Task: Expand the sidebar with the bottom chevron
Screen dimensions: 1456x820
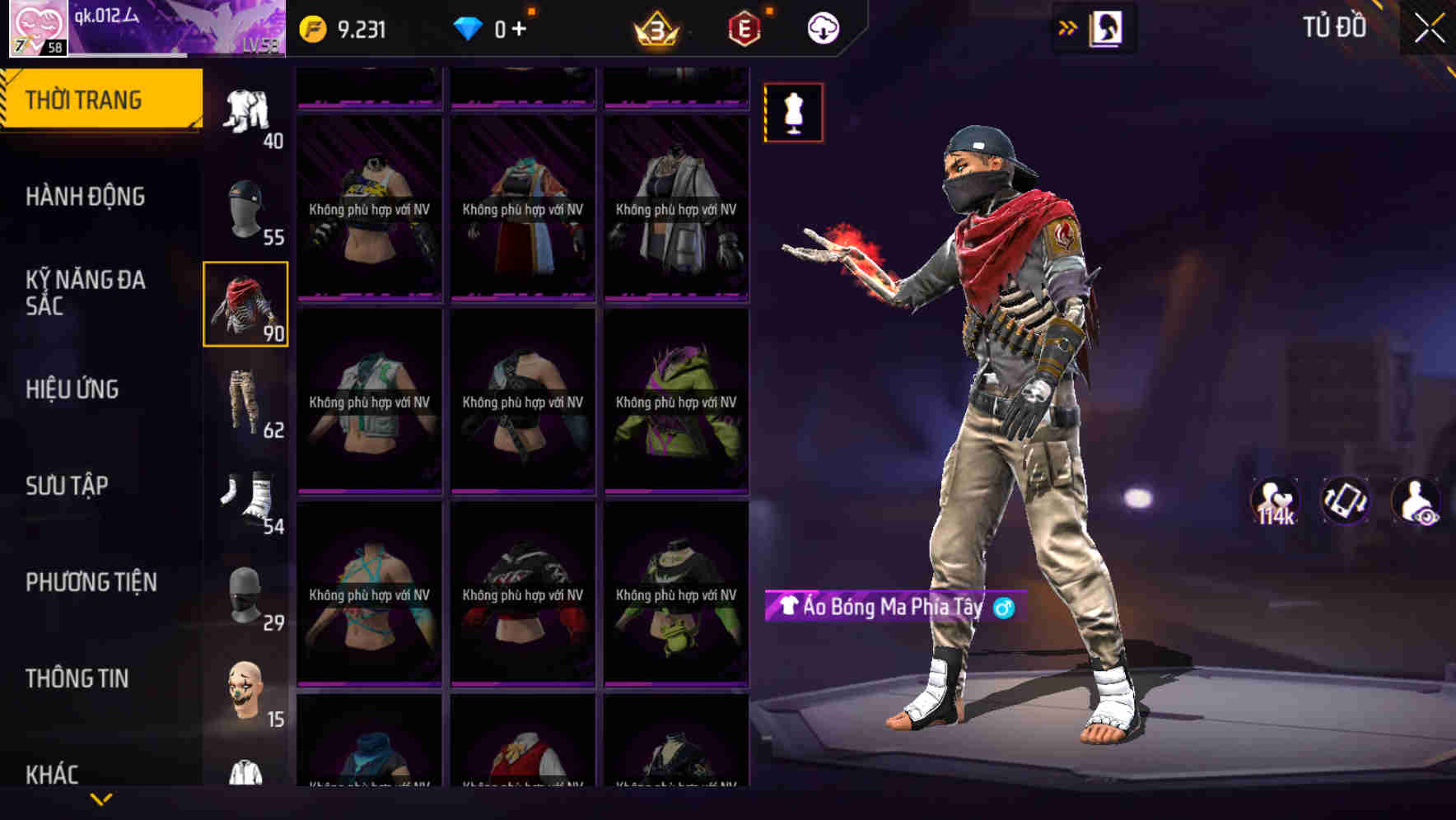Action: [101, 800]
